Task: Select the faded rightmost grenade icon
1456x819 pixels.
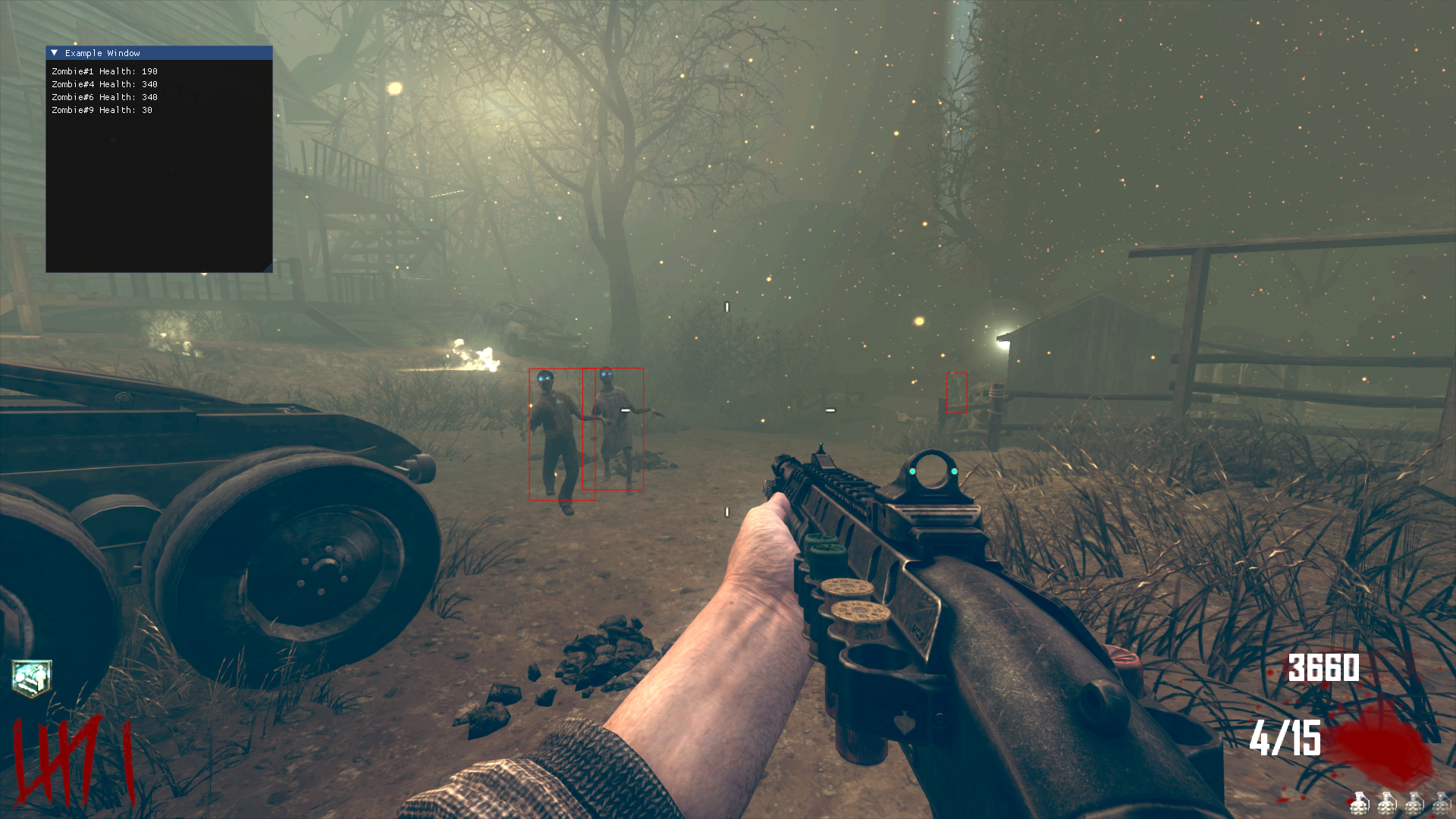Action: 1442,805
